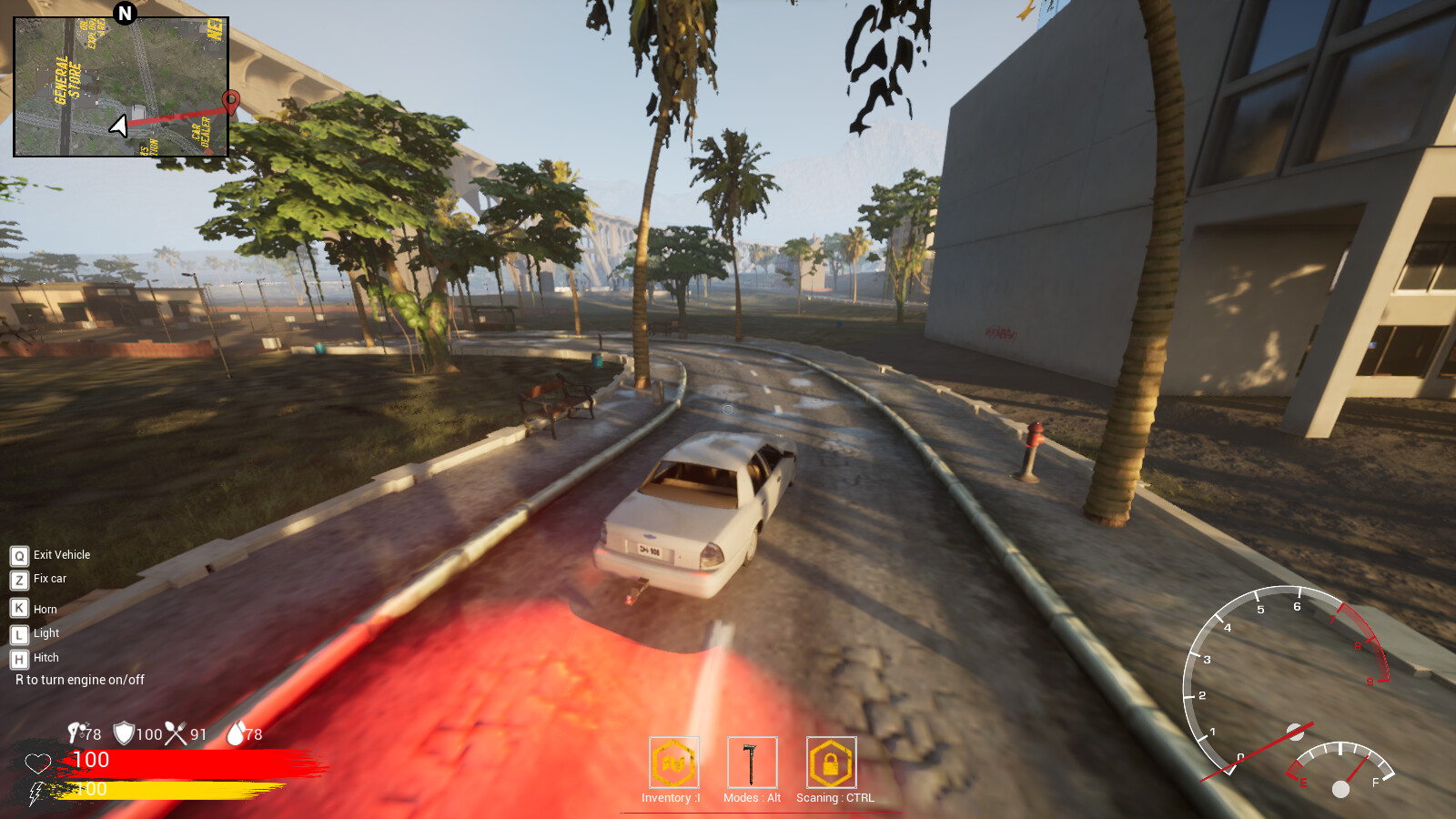Screen dimensions: 1456x819
Task: Click the N compass marker on the minimap
Action: click(x=123, y=15)
